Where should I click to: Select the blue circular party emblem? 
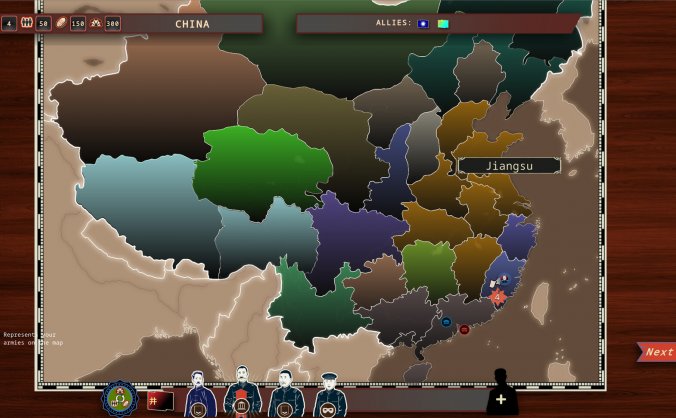pos(120,399)
